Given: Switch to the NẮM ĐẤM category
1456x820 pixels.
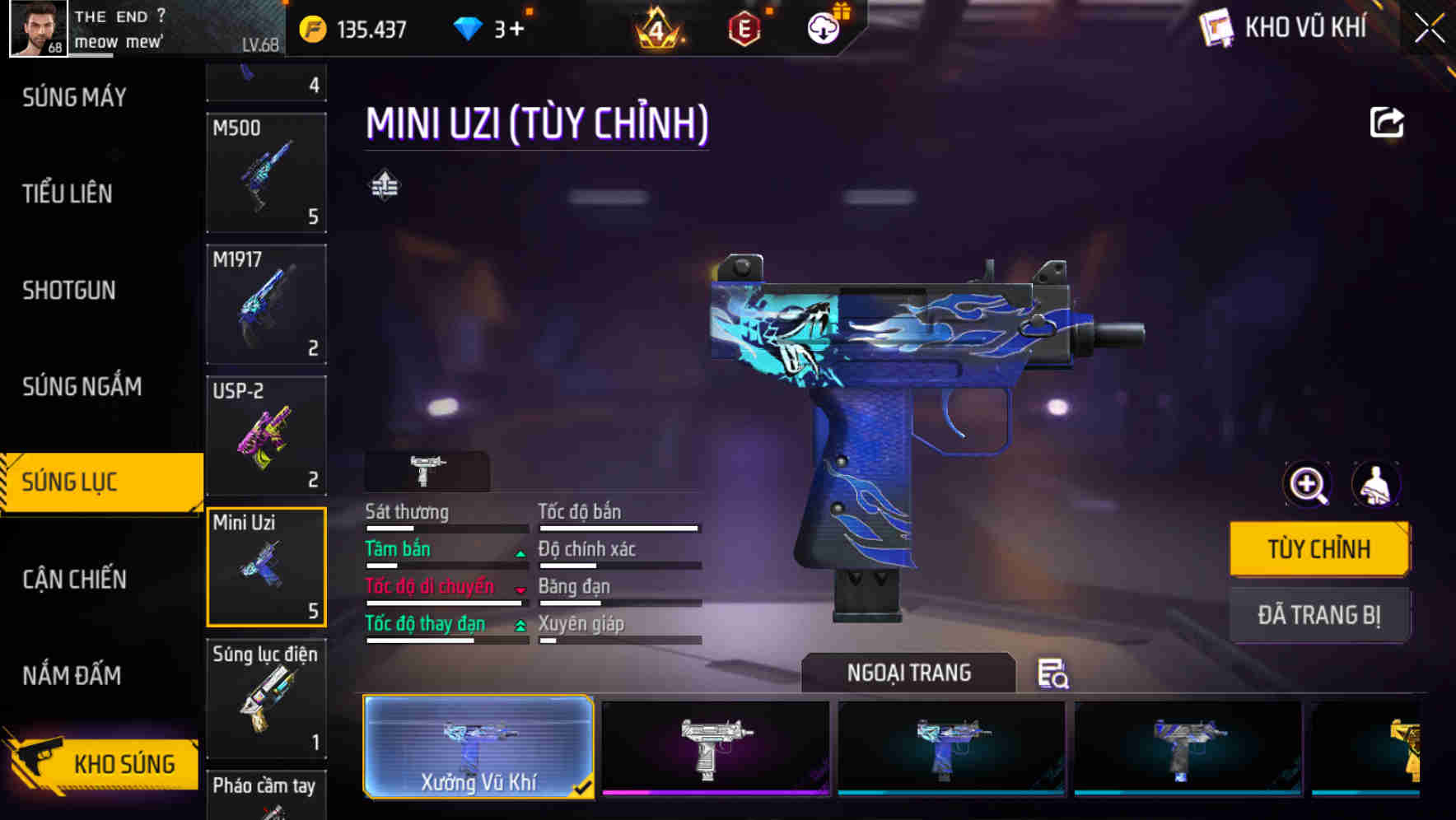Looking at the screenshot, I should point(72,675).
